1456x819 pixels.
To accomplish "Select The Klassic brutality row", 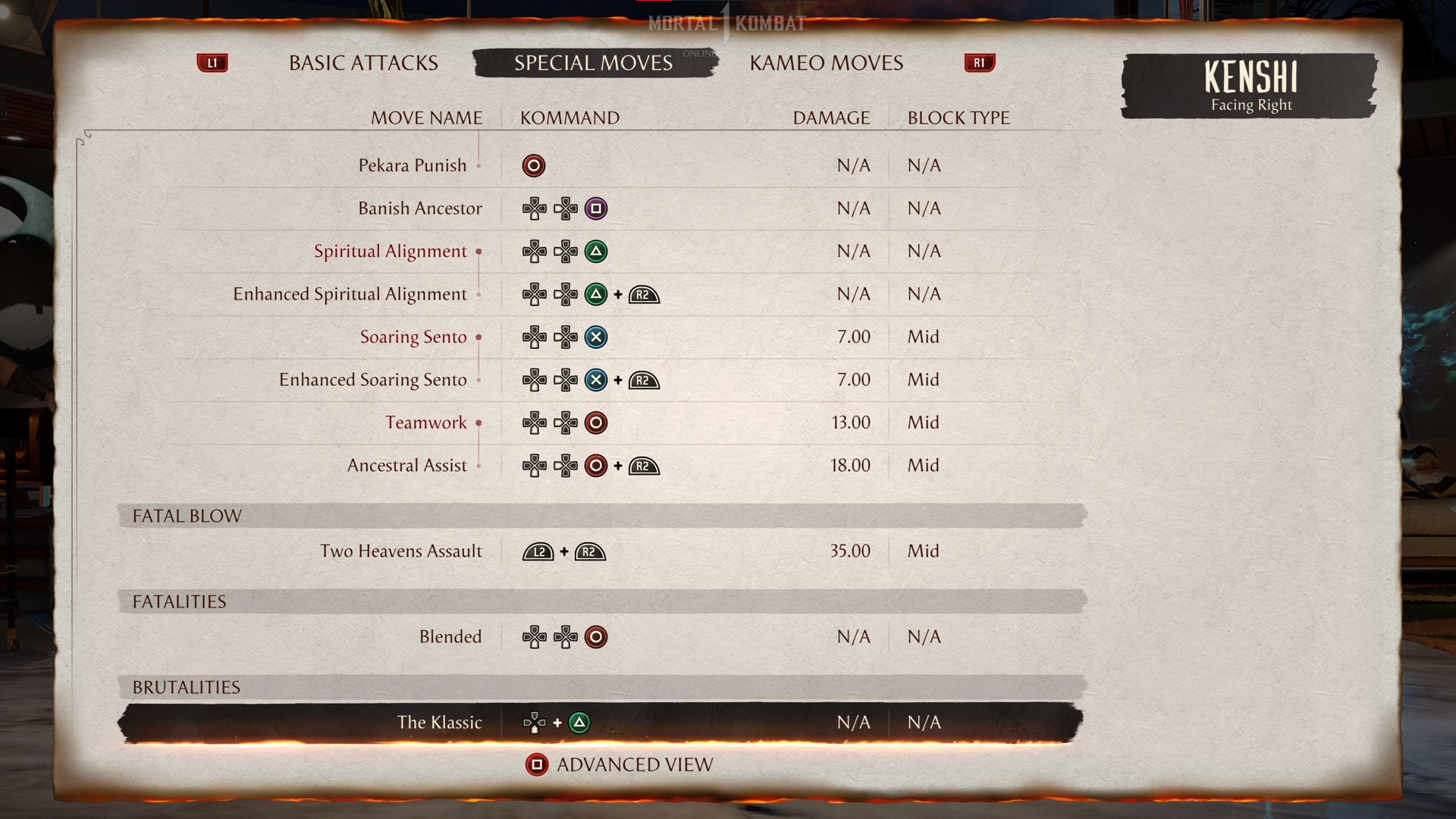I will point(441,723).
